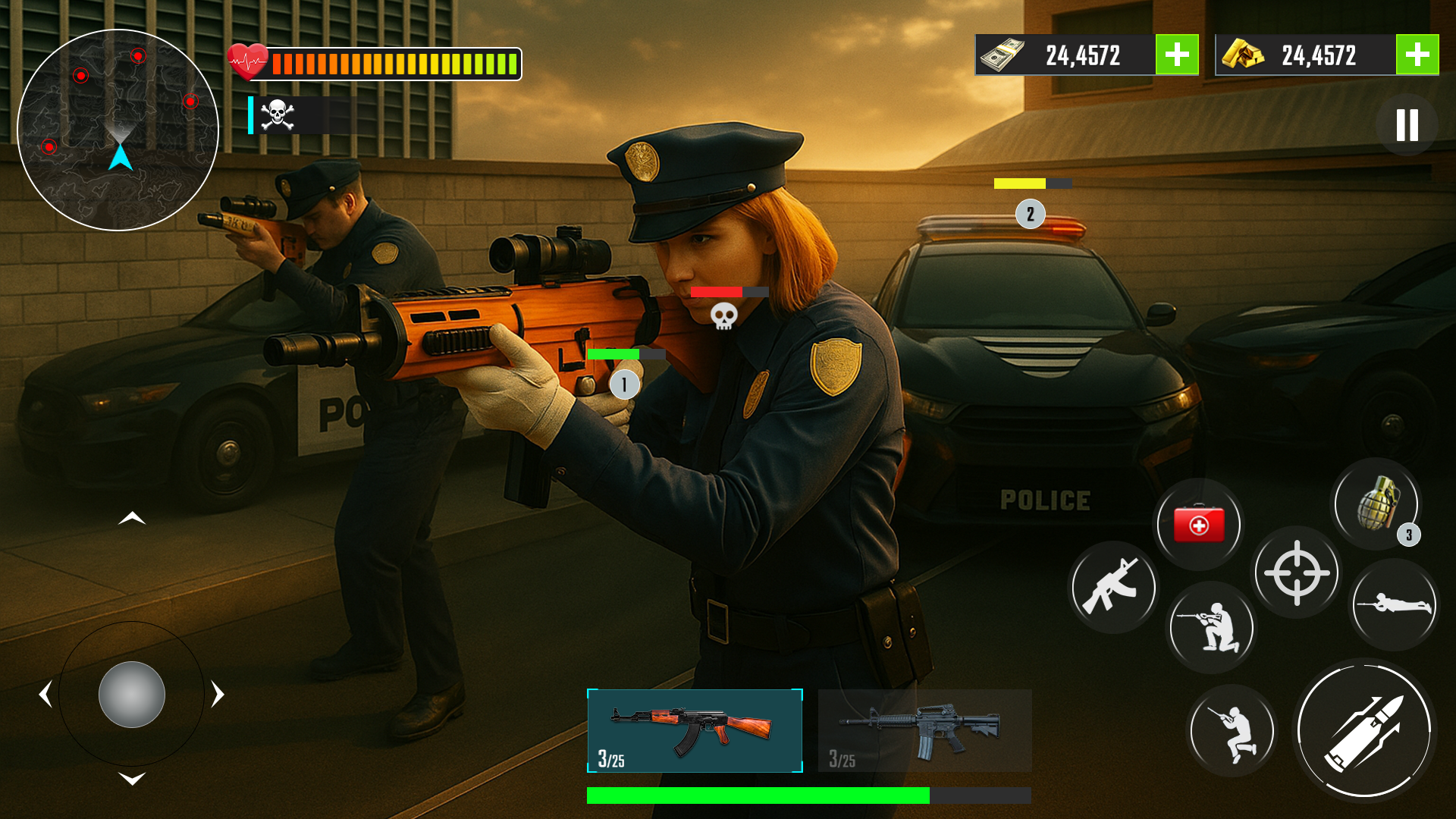Throw a grenade
The width and height of the screenshot is (1456, 819).
(1376, 504)
